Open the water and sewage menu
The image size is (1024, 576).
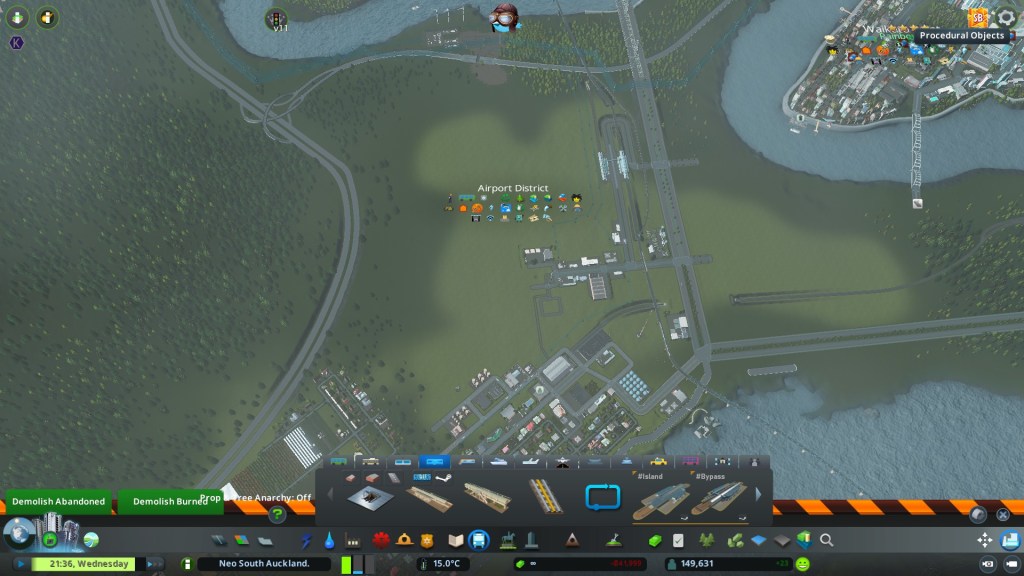(x=330, y=540)
